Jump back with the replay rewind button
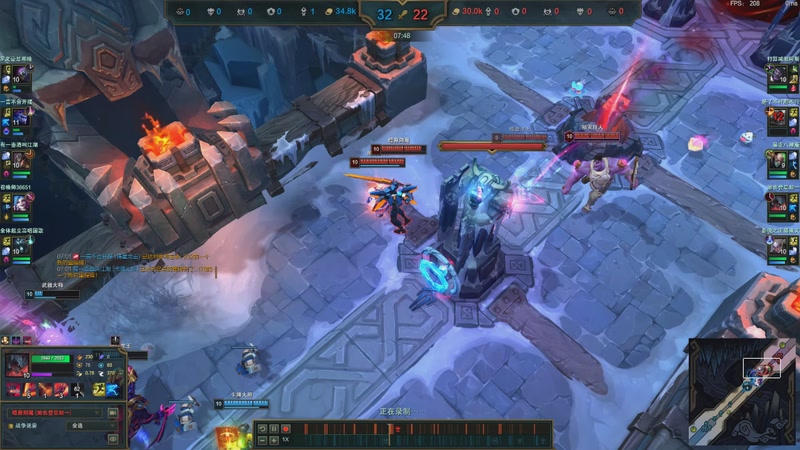 click(x=263, y=429)
